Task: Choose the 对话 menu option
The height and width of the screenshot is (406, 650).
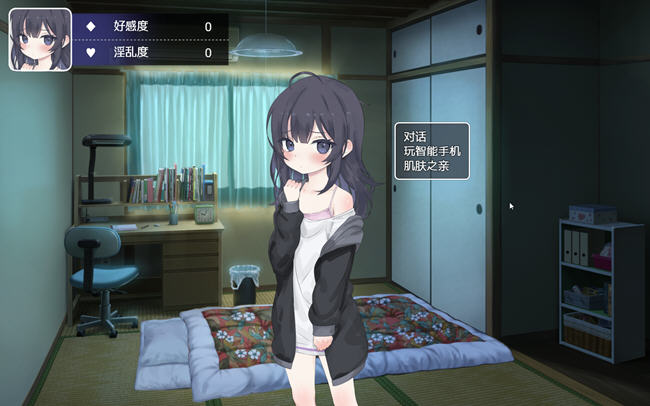Action: coord(415,137)
